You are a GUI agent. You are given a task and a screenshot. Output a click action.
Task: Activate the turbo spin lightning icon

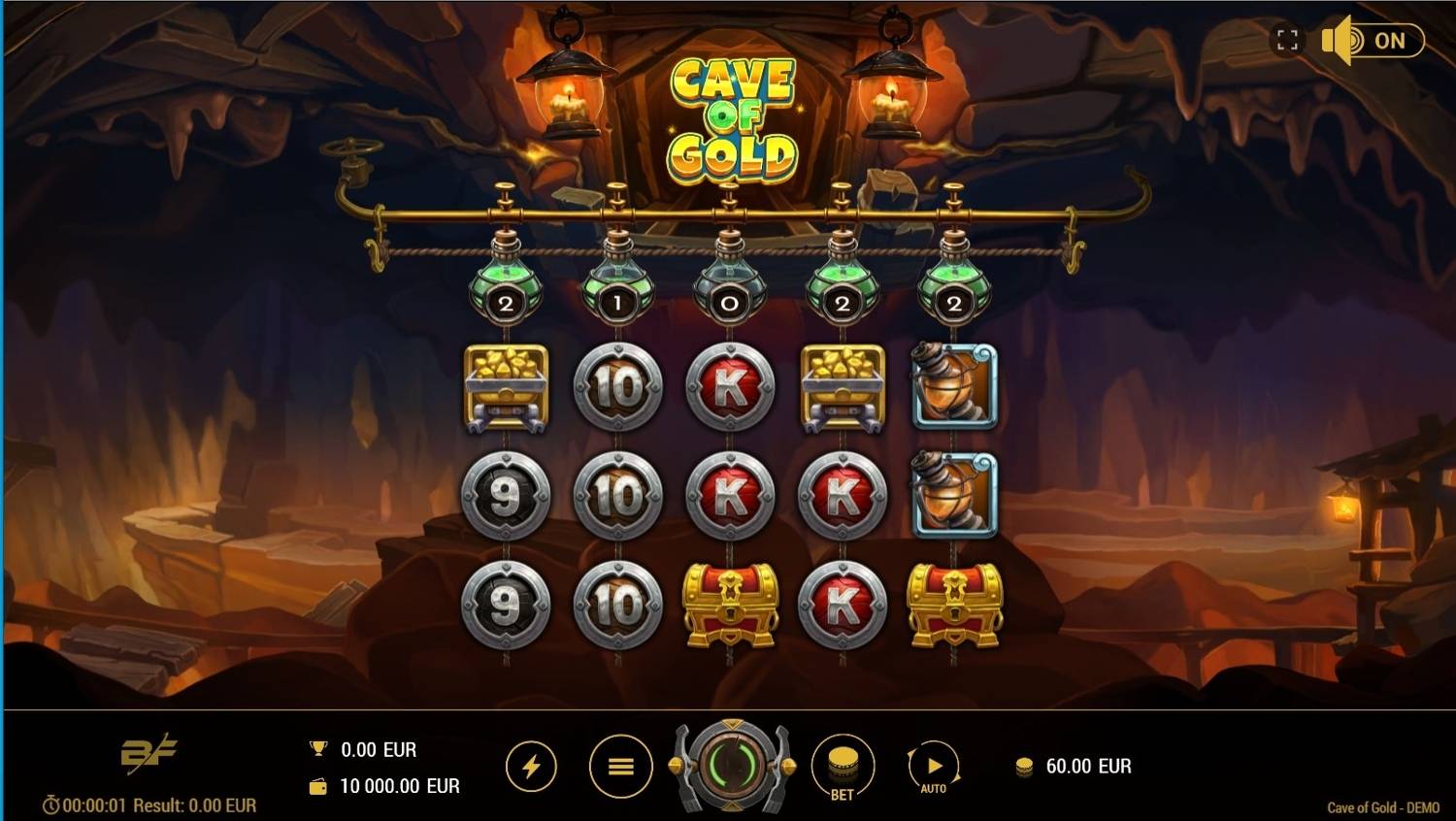pyautogui.click(x=530, y=766)
